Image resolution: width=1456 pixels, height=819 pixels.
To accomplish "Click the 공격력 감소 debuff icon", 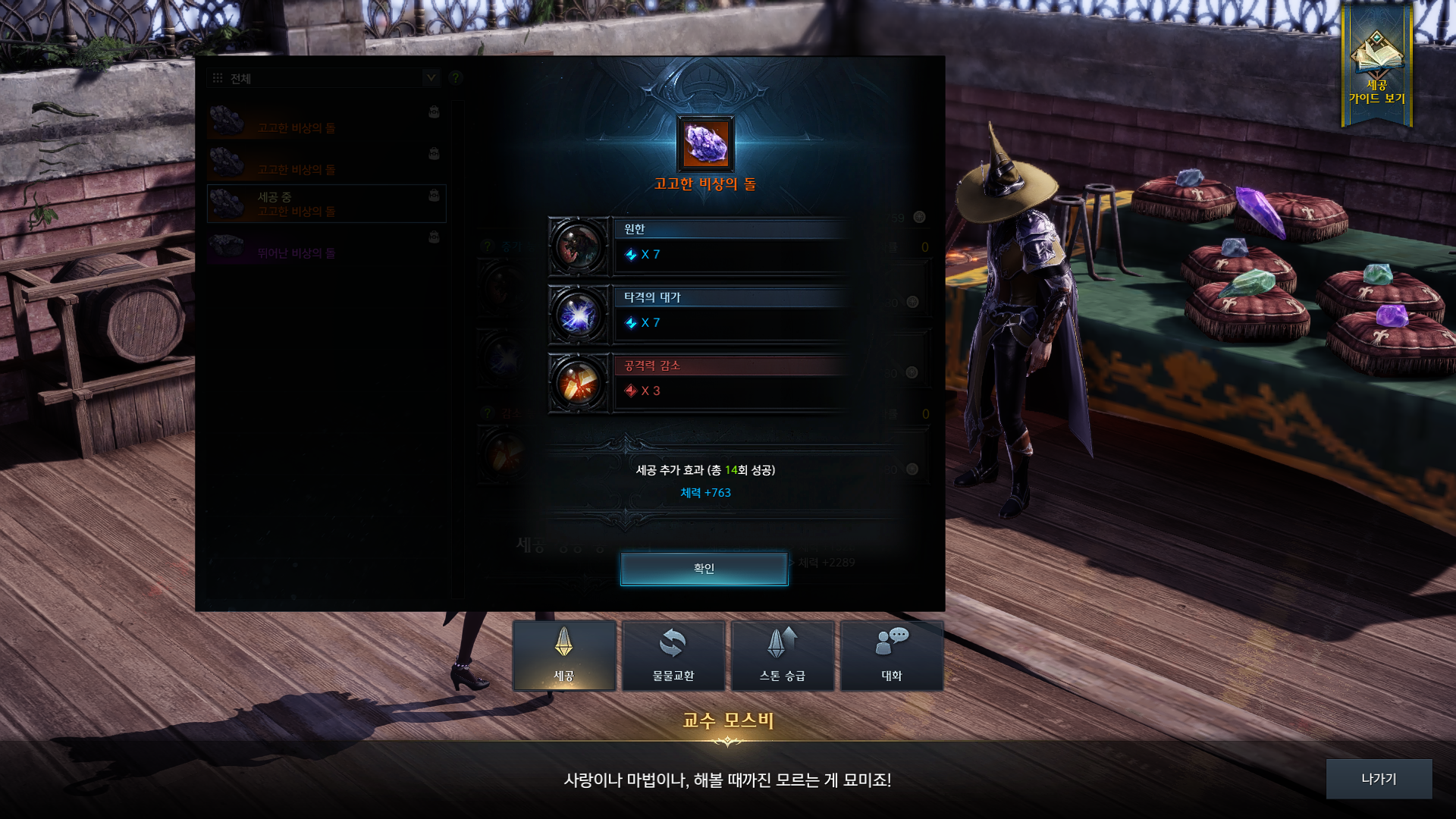I will [x=579, y=383].
